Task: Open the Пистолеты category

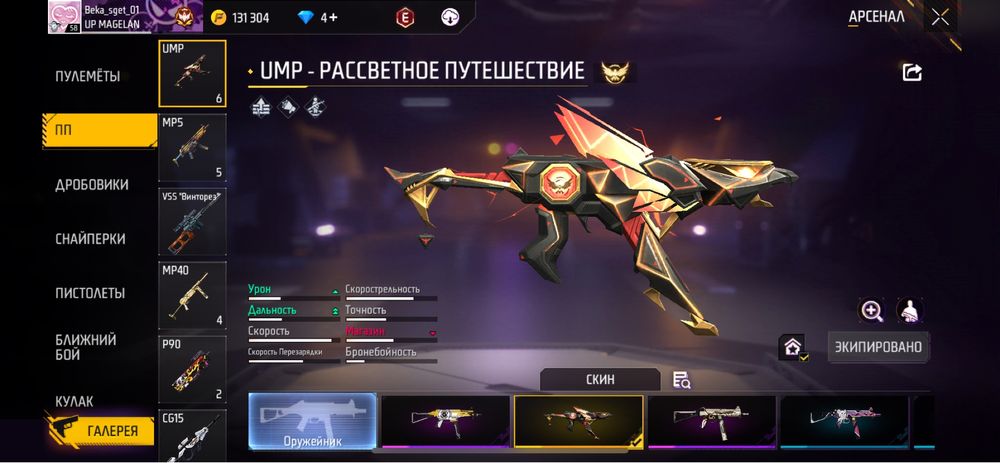Action: point(90,293)
